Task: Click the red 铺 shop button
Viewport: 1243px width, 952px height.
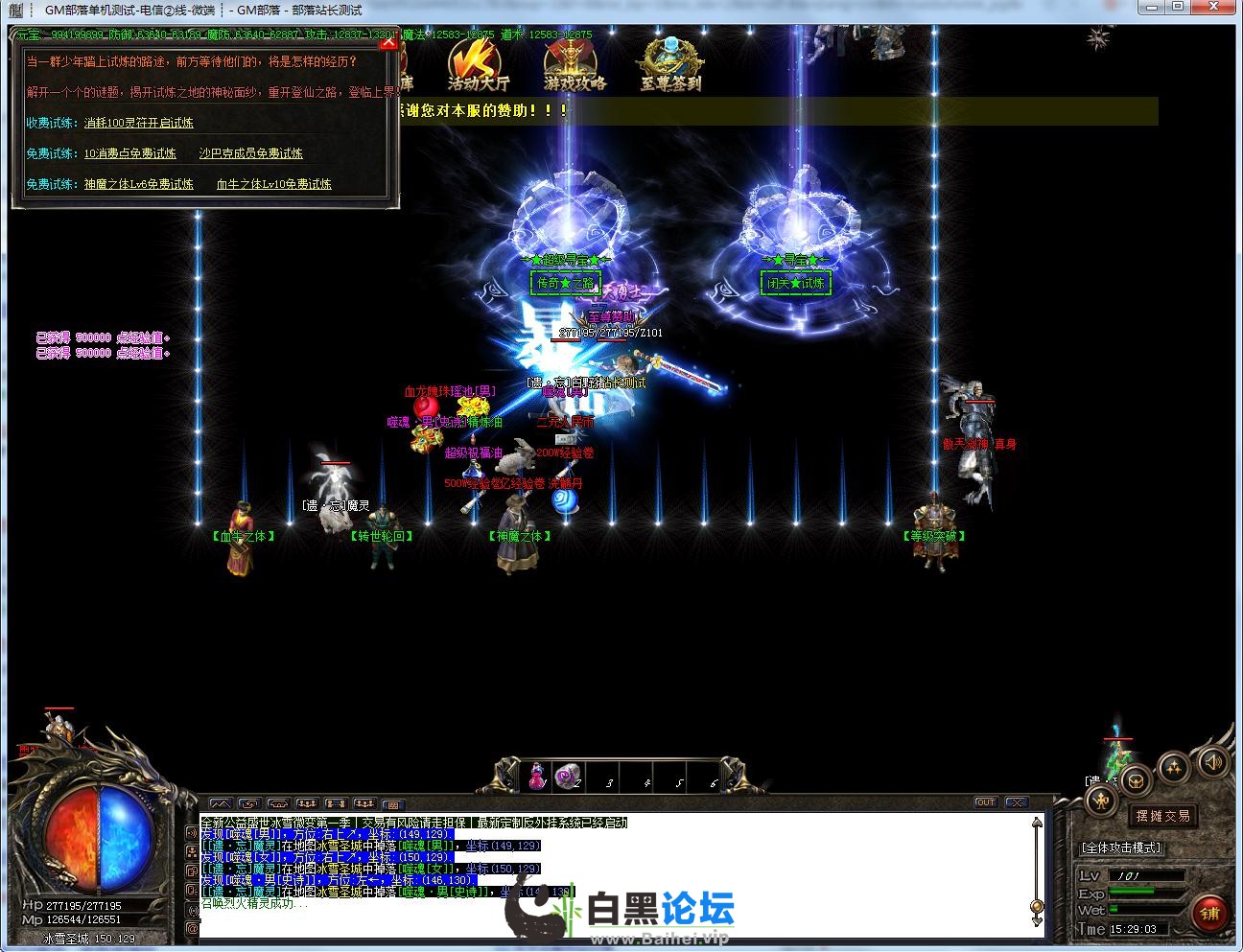Action: [1209, 913]
